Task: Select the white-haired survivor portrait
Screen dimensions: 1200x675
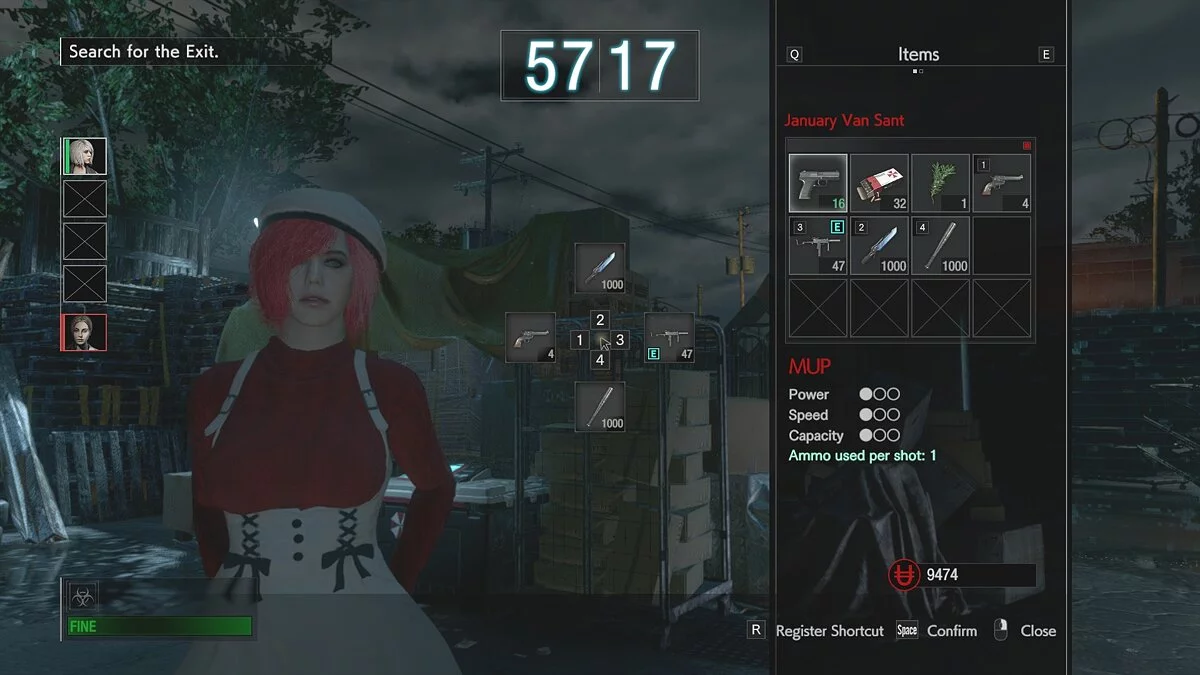Action: [85, 157]
